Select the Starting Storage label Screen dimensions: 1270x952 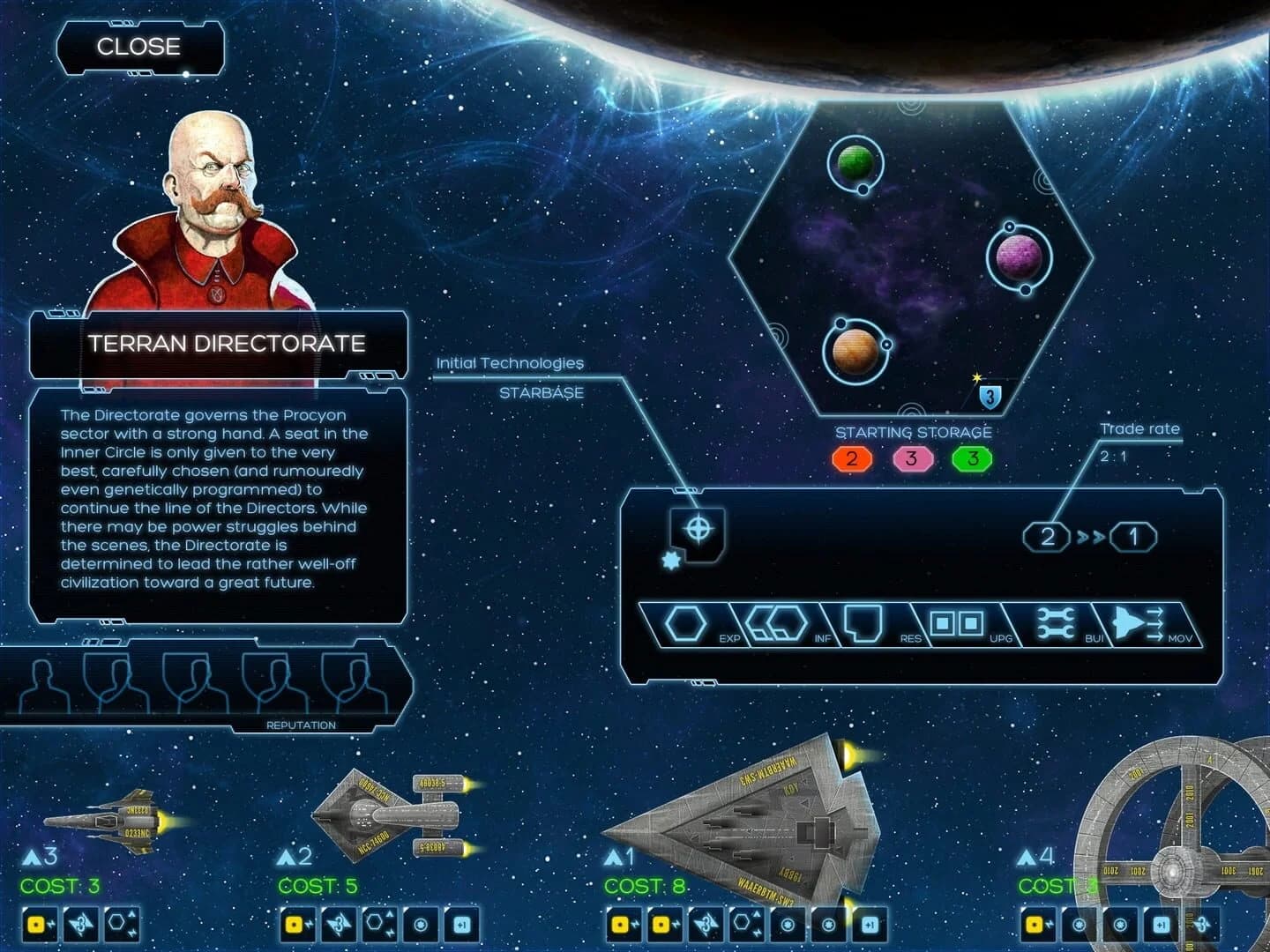[x=914, y=432]
